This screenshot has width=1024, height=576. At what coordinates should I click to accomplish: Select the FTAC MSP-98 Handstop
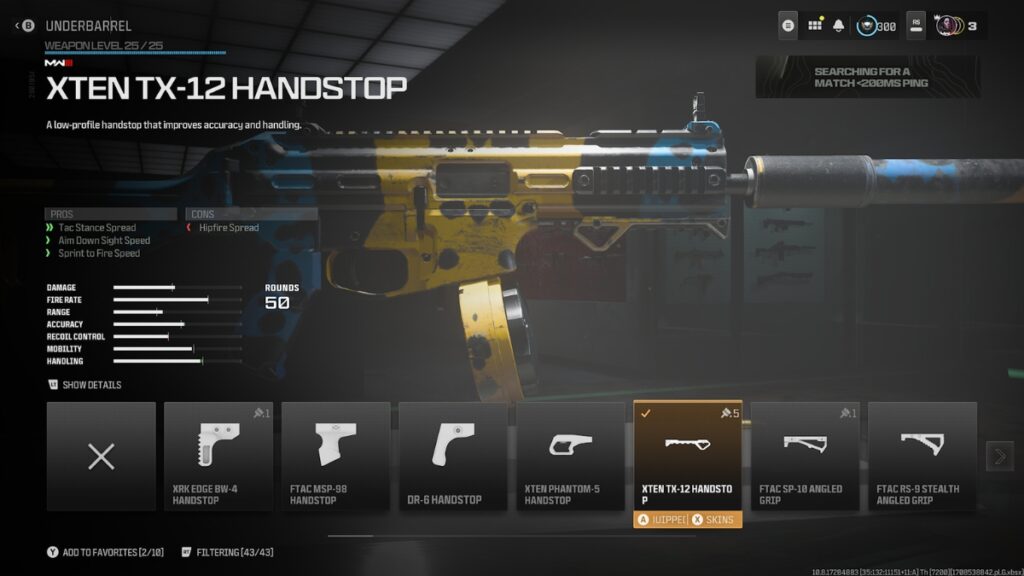click(336, 456)
